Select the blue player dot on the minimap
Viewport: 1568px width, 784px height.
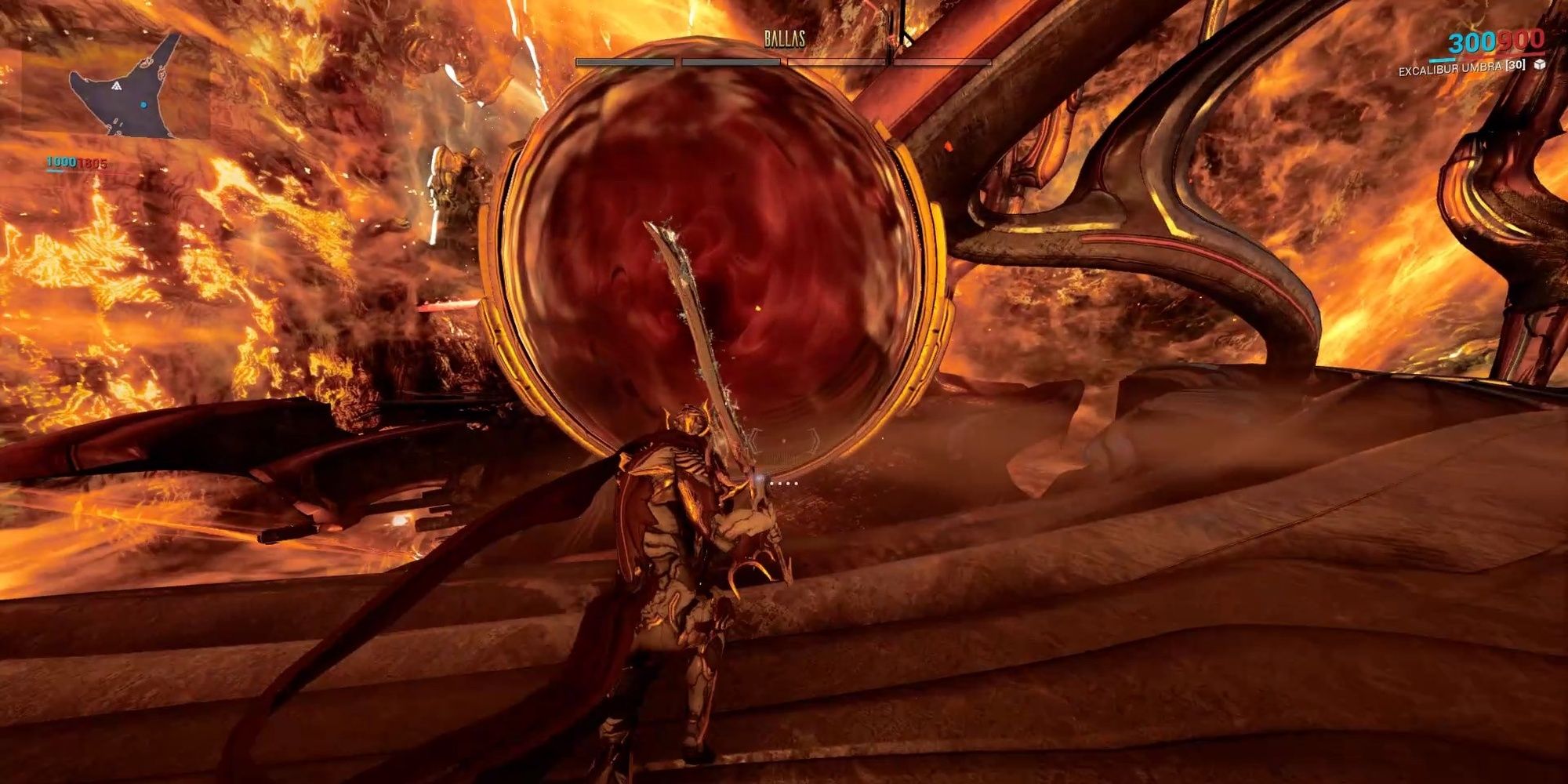click(x=143, y=104)
